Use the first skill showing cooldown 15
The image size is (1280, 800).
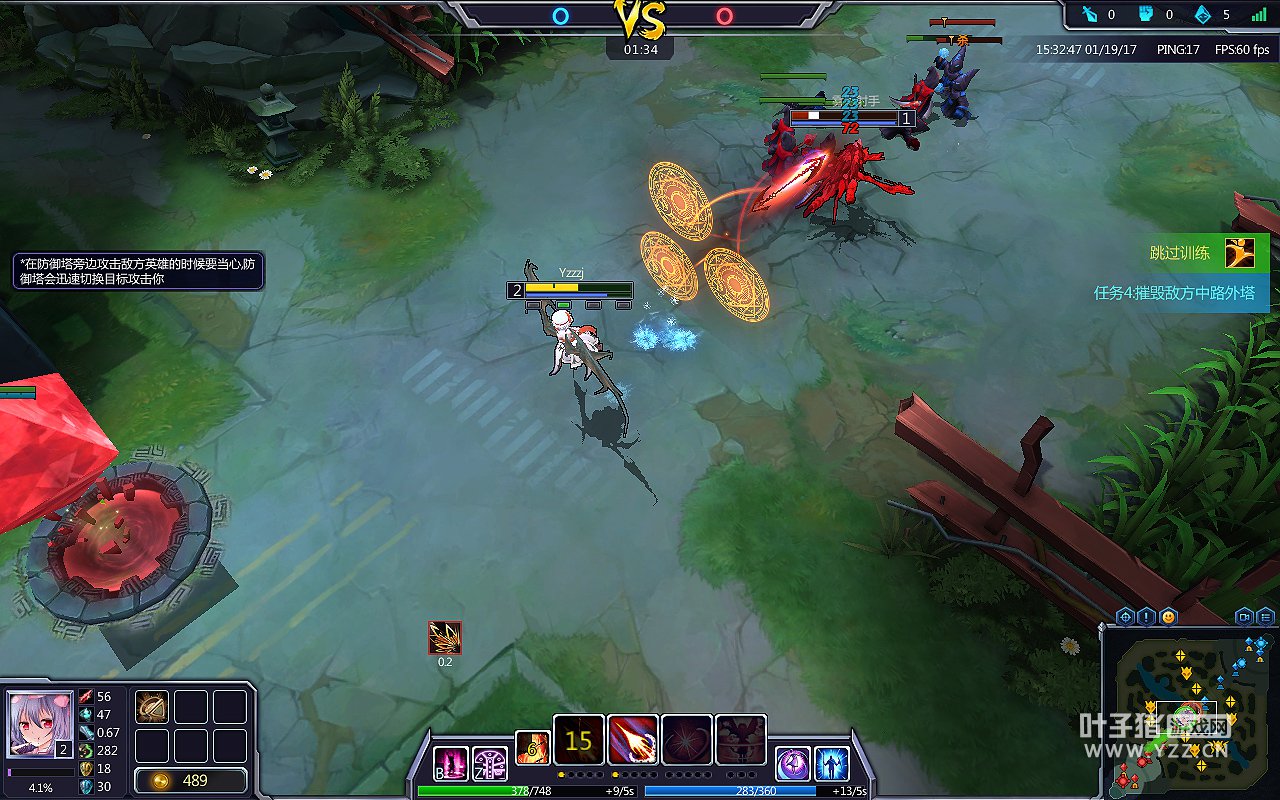coord(579,741)
